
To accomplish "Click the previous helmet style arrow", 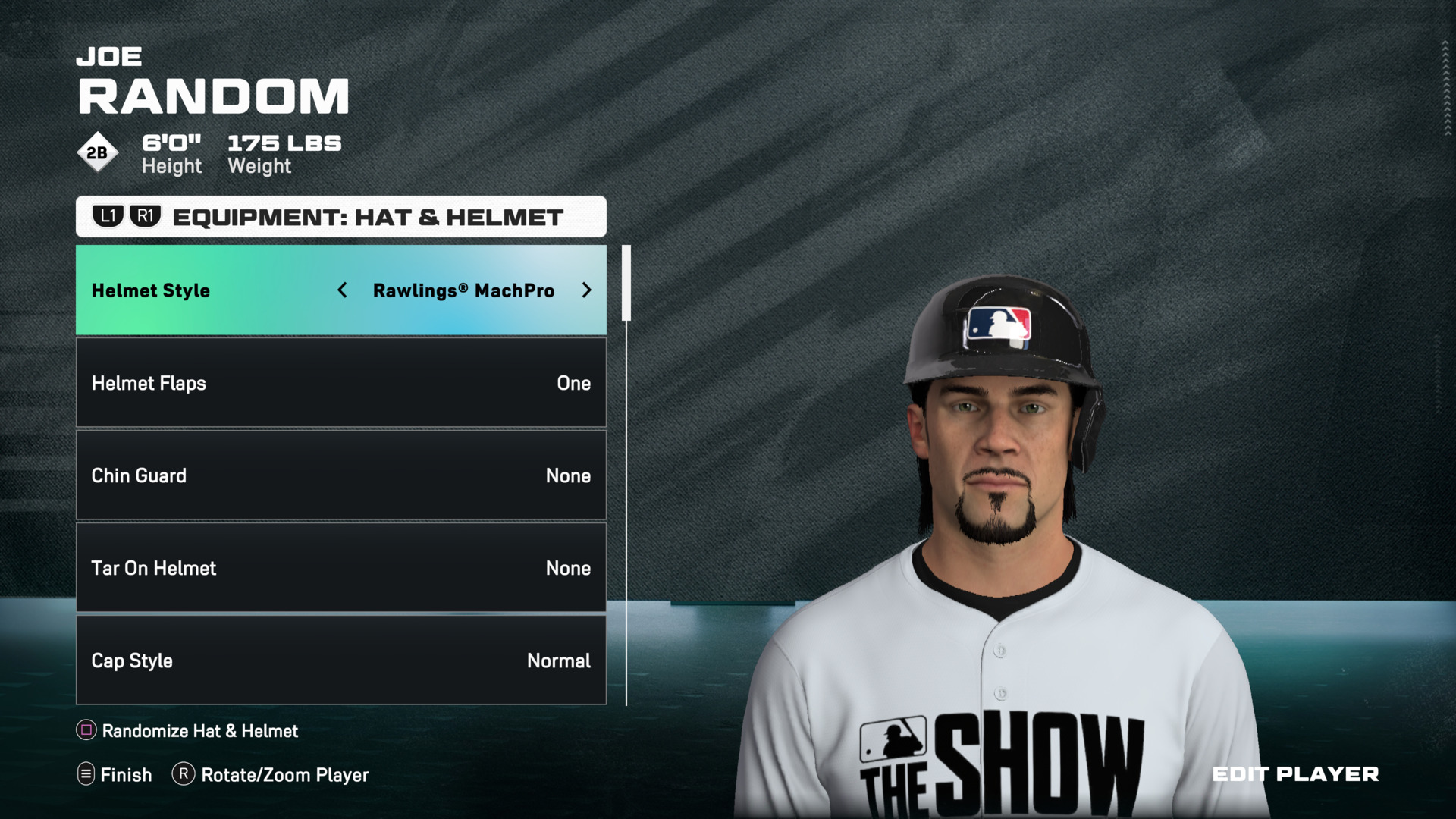I will [x=343, y=290].
